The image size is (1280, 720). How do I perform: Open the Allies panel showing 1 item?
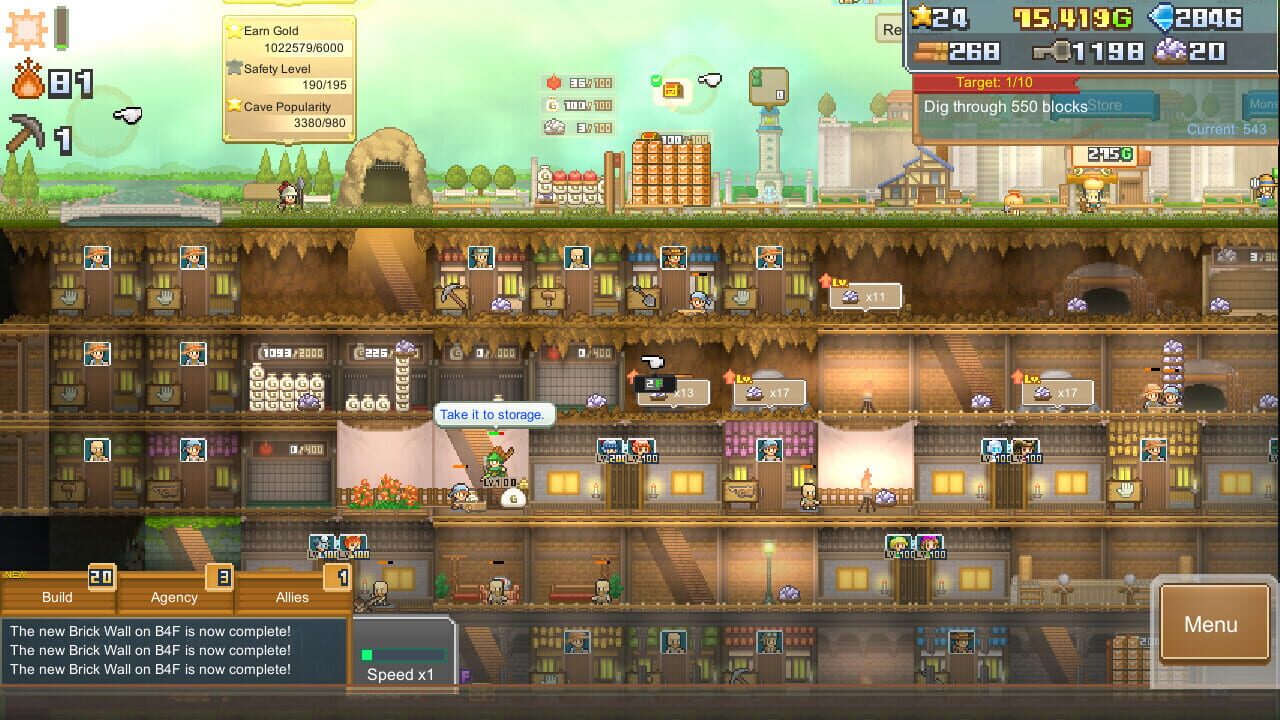click(290, 596)
